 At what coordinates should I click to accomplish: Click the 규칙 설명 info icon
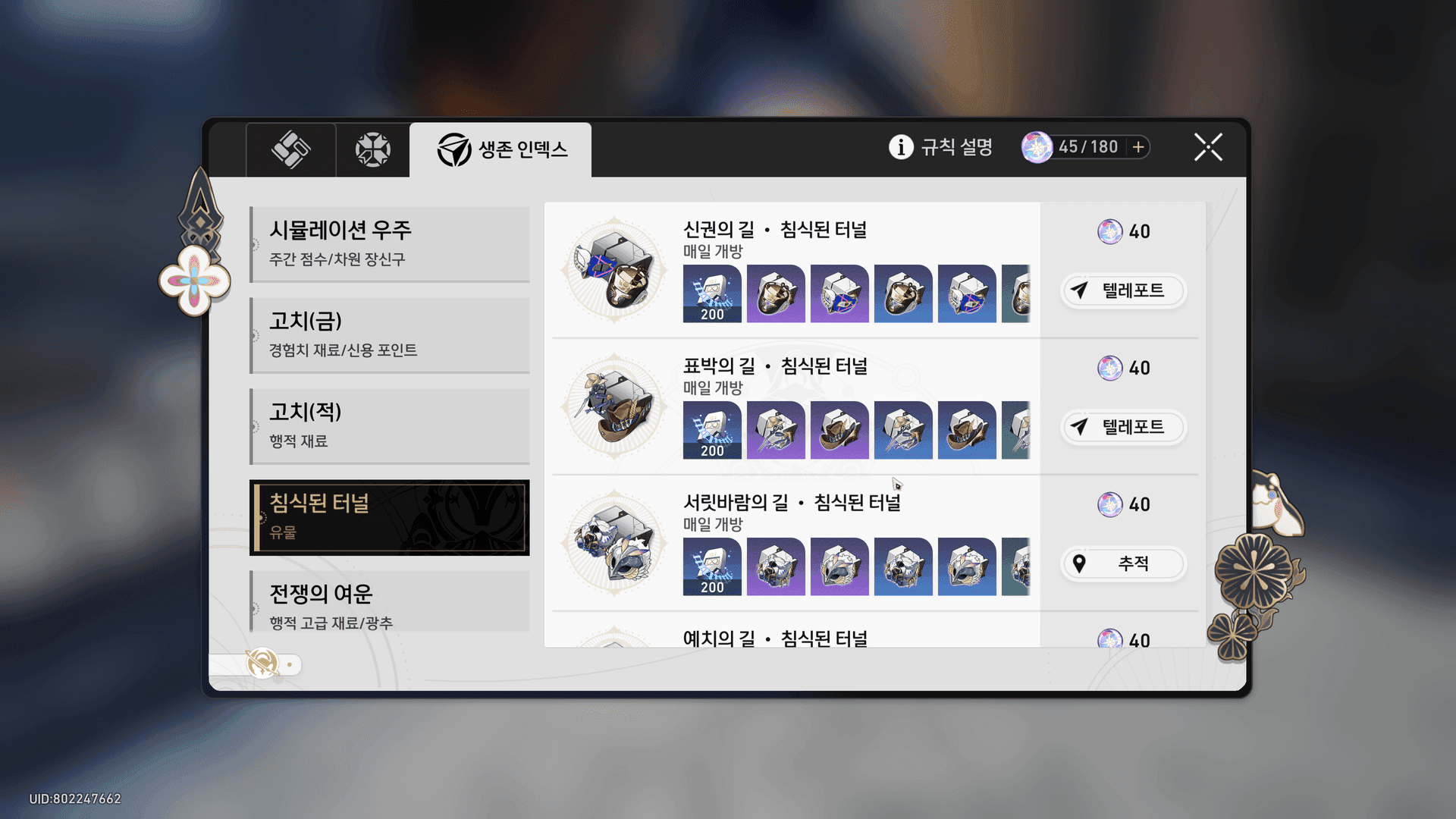pyautogui.click(x=899, y=147)
